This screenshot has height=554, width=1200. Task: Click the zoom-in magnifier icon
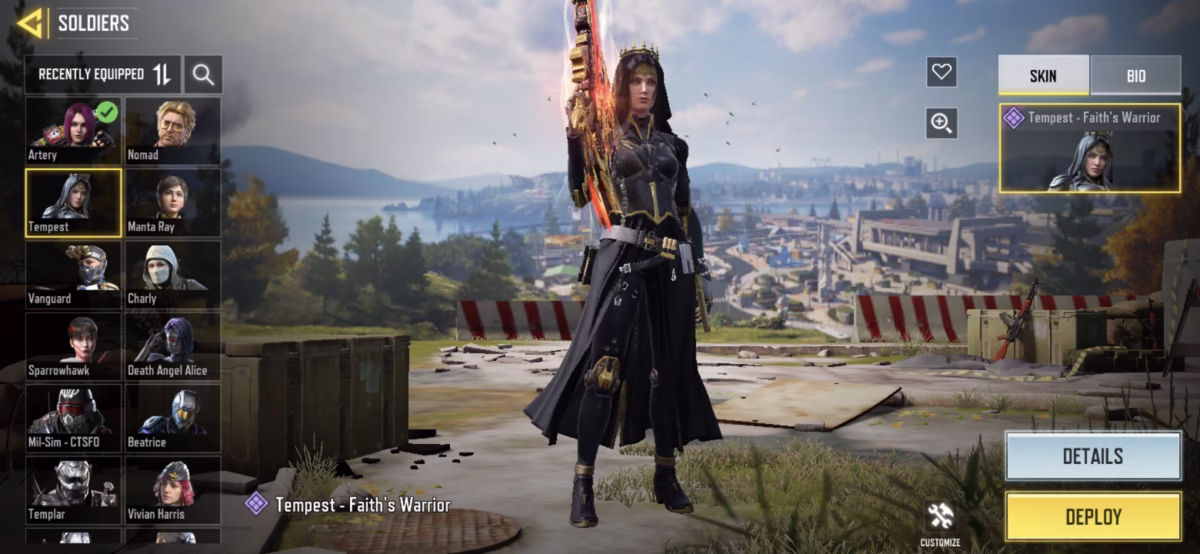tap(941, 123)
